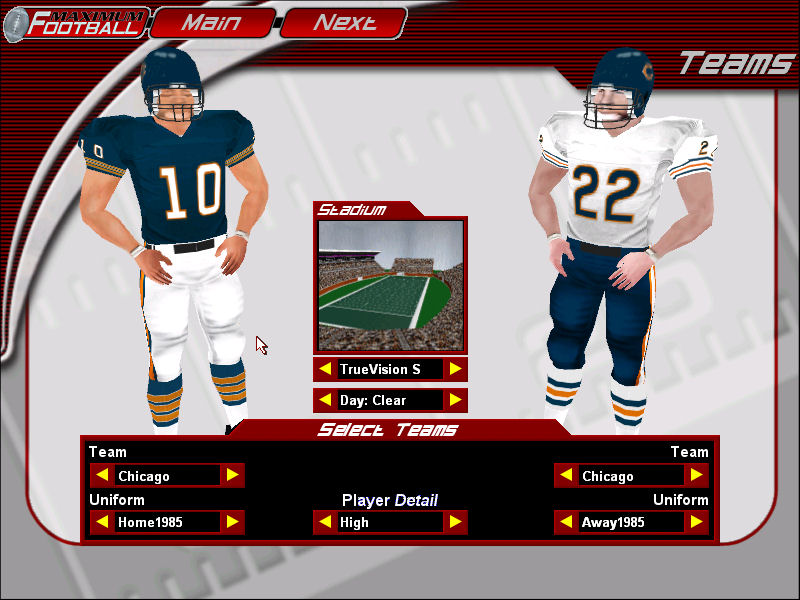The image size is (800, 600).
Task: Change left team to next after Chicago
Action: [232, 476]
